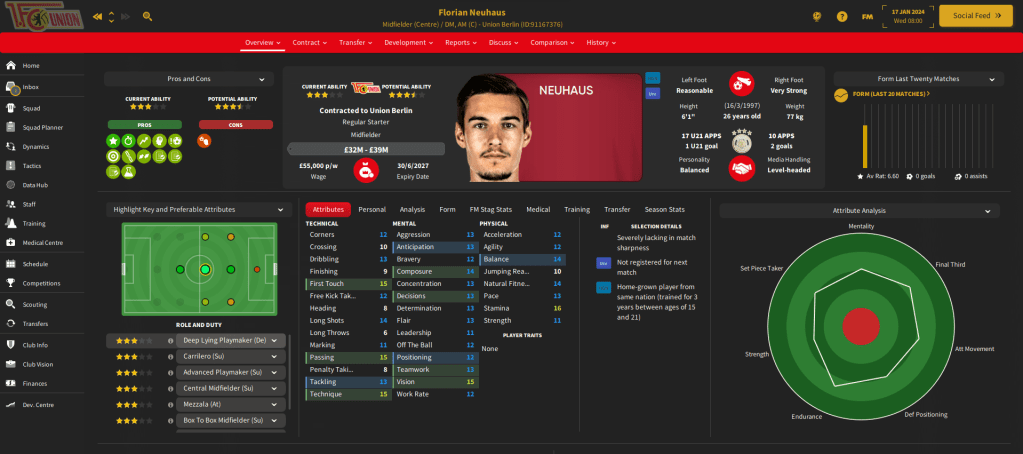Open the Transfer menu in red bar

coord(355,43)
